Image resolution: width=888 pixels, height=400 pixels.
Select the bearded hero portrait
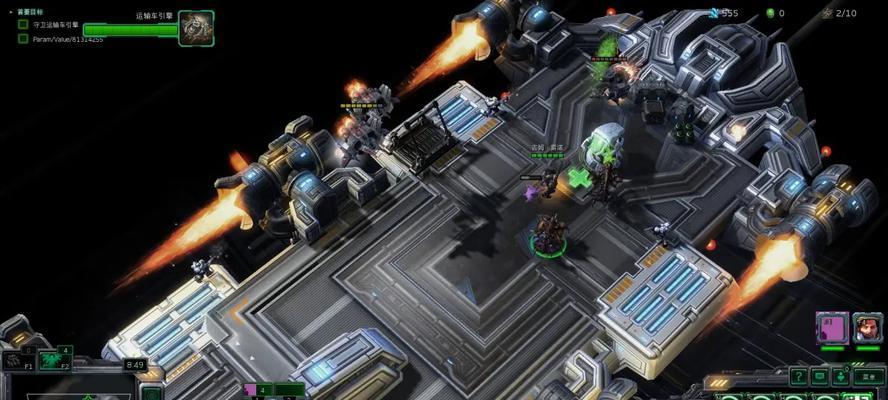pyautogui.click(x=867, y=328)
